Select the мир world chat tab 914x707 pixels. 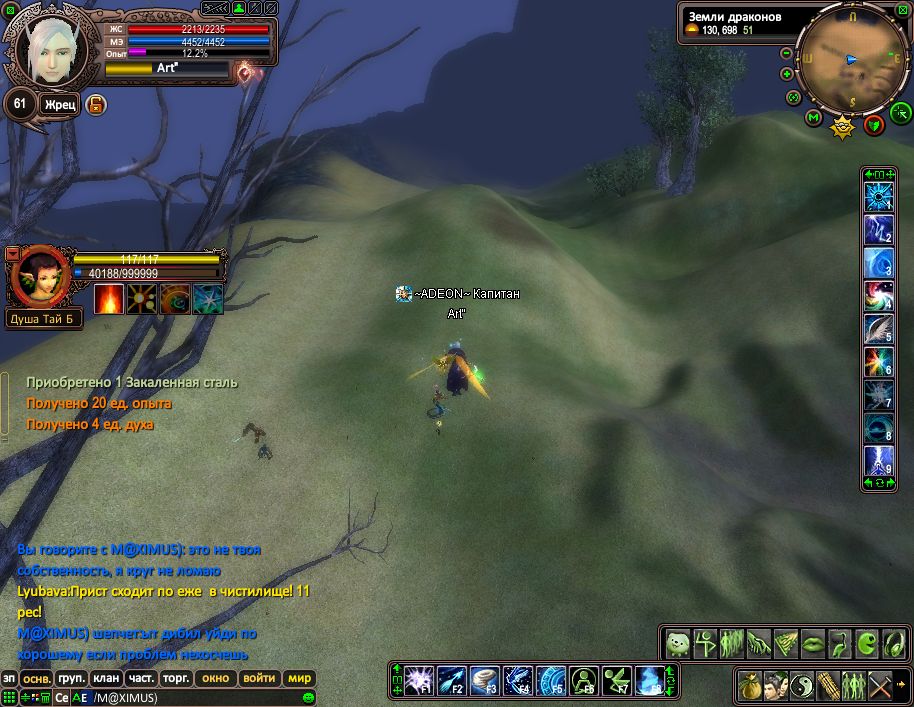[299, 678]
